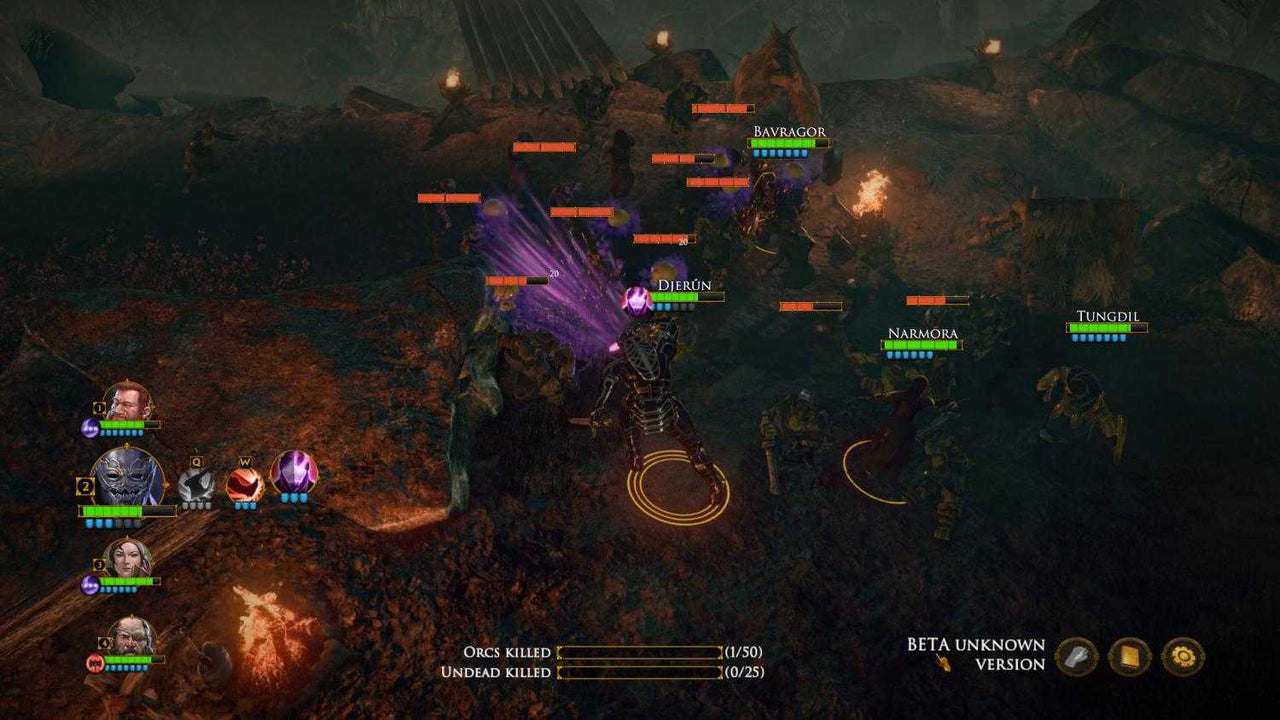This screenshot has width=1280, height=720.
Task: Open the settings gear icon
Action: (x=1184, y=655)
